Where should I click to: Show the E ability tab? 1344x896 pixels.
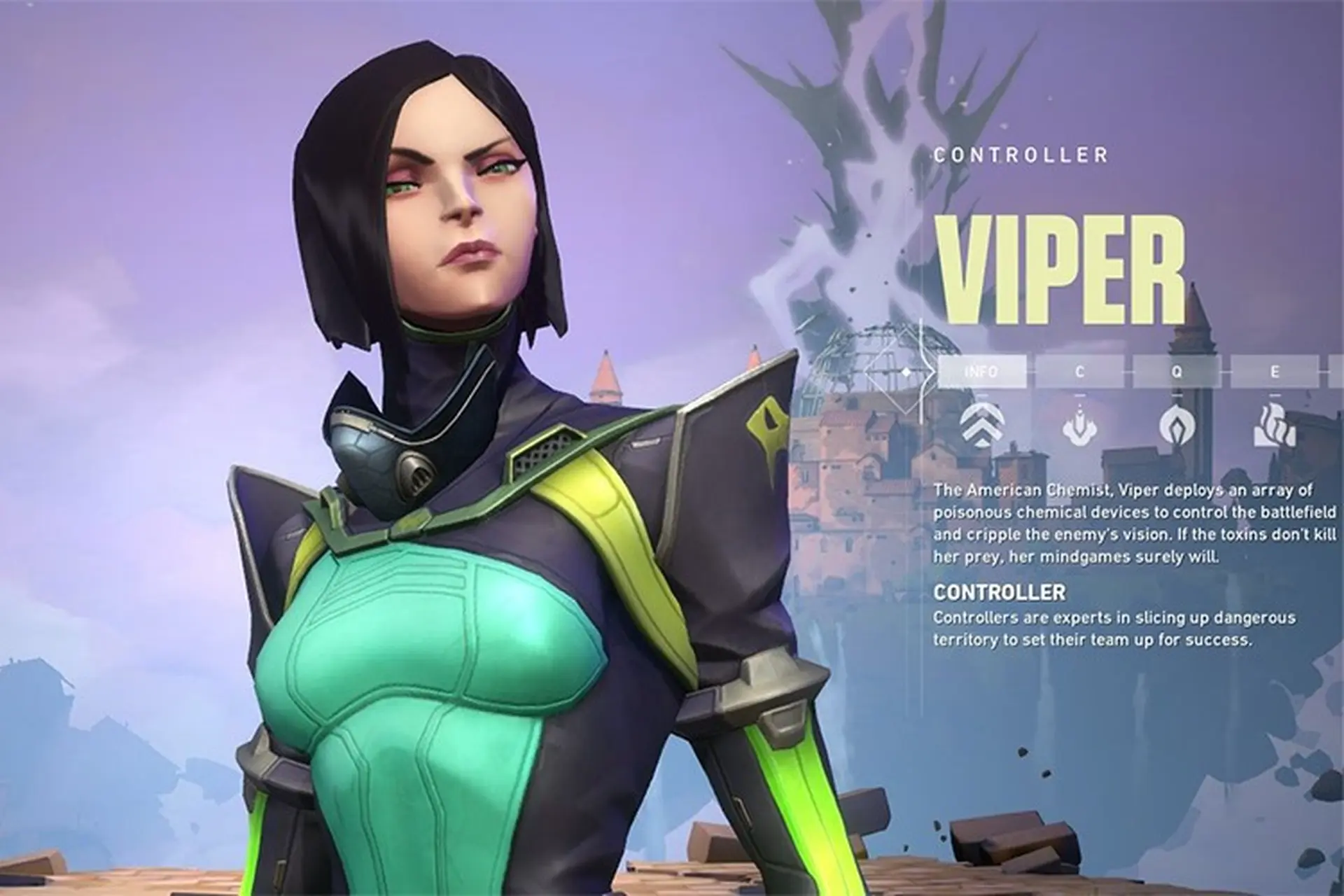[x=1274, y=372]
